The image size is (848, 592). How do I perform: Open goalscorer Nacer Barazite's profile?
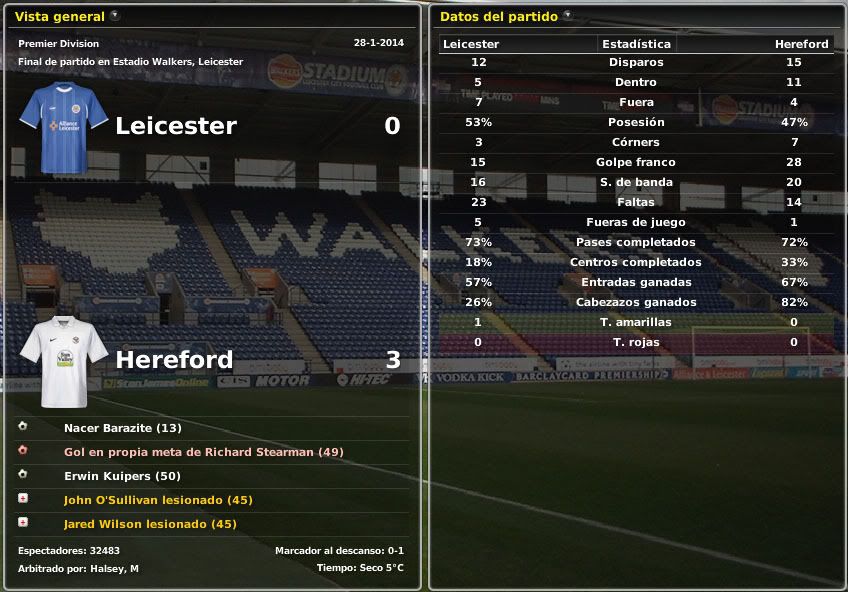tap(122, 428)
